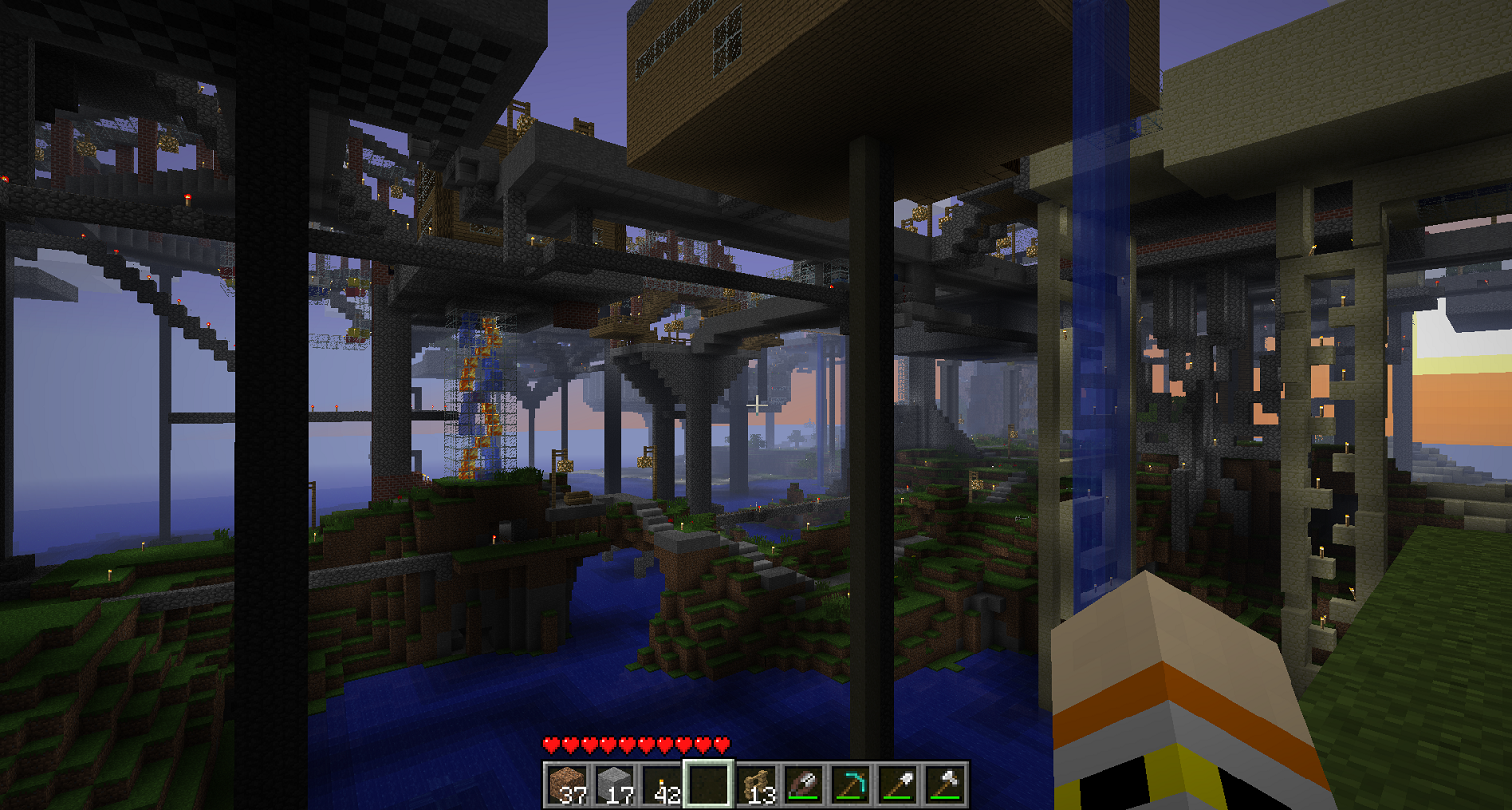Select the dirt block hotbar slot

[568, 784]
